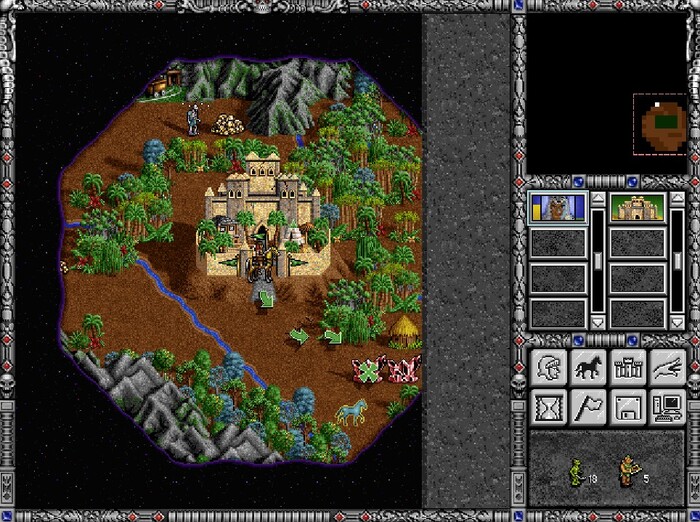Open File Options with the floppy disk button
Viewport: 700px width, 522px height.
point(628,405)
